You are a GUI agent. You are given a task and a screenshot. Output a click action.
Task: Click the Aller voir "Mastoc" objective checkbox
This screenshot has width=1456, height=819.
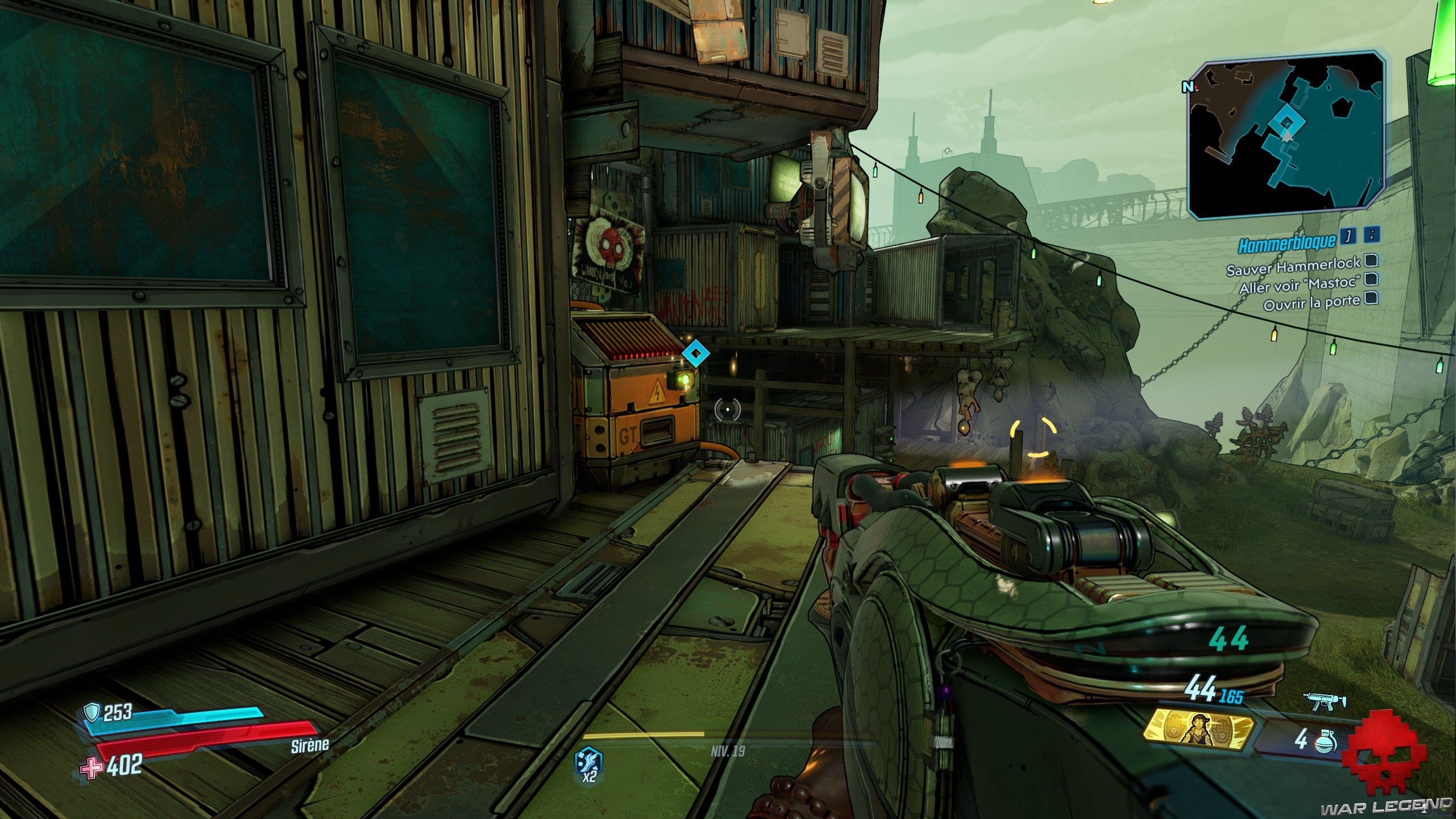[x=1371, y=279]
